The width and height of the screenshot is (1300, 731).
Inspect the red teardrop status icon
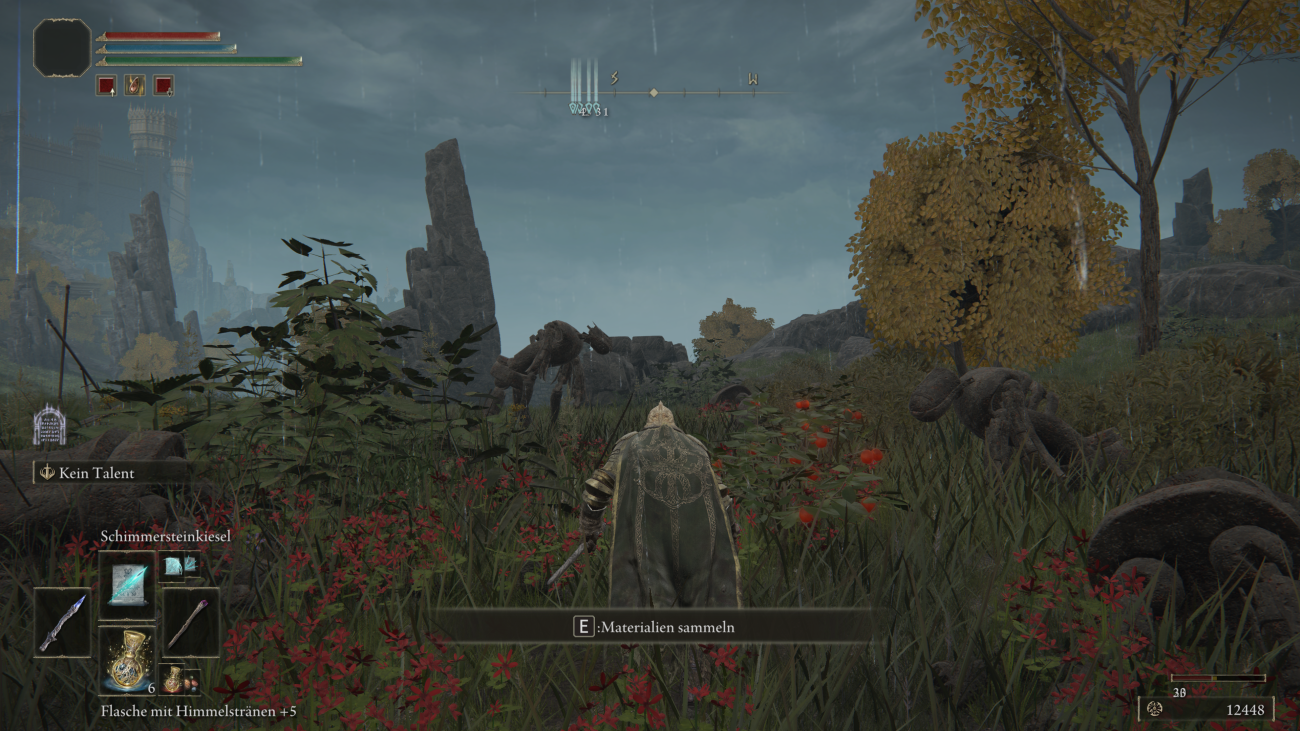point(134,85)
